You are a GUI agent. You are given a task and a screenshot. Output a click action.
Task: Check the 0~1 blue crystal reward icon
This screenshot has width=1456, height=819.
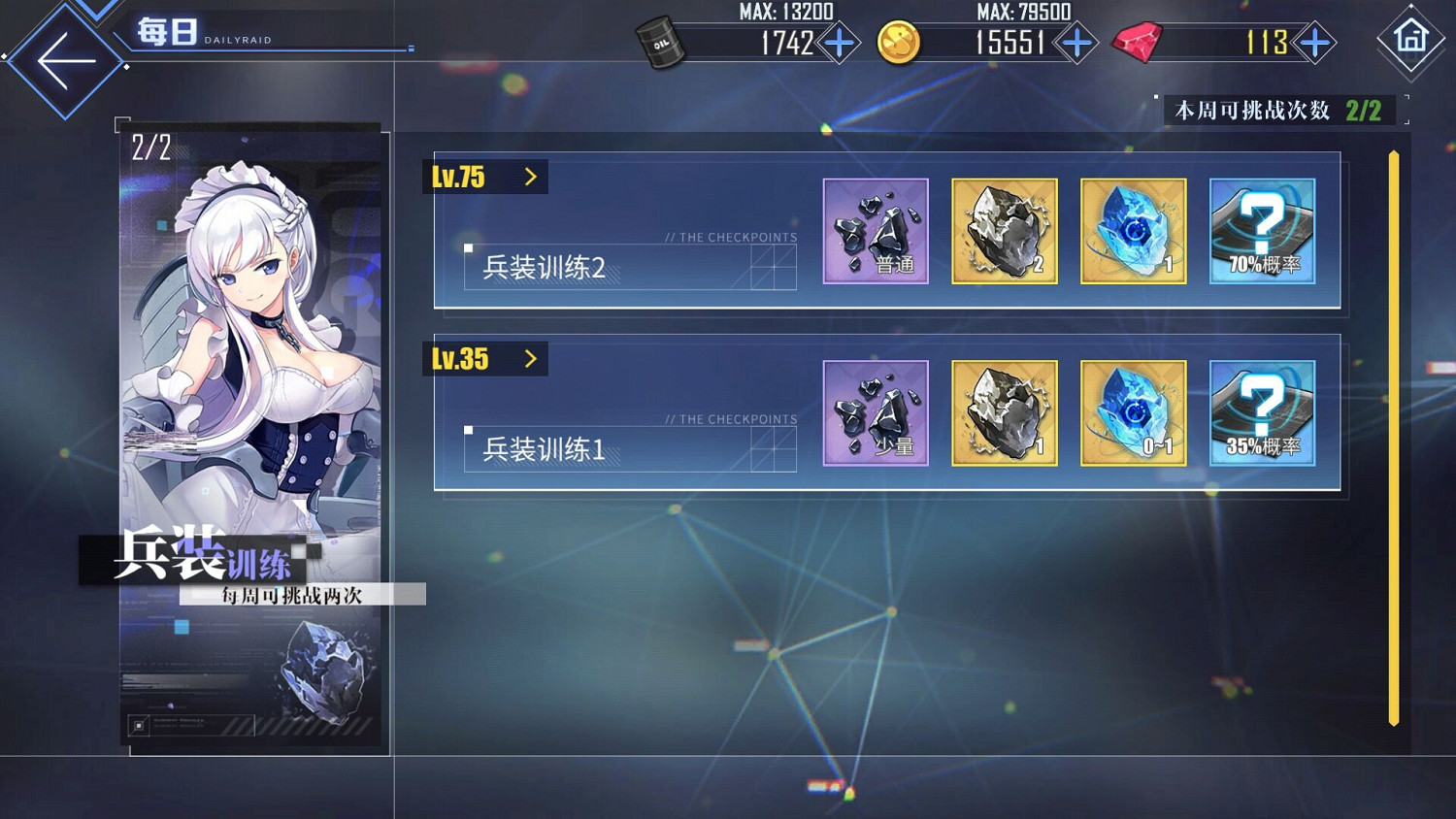pos(1133,413)
